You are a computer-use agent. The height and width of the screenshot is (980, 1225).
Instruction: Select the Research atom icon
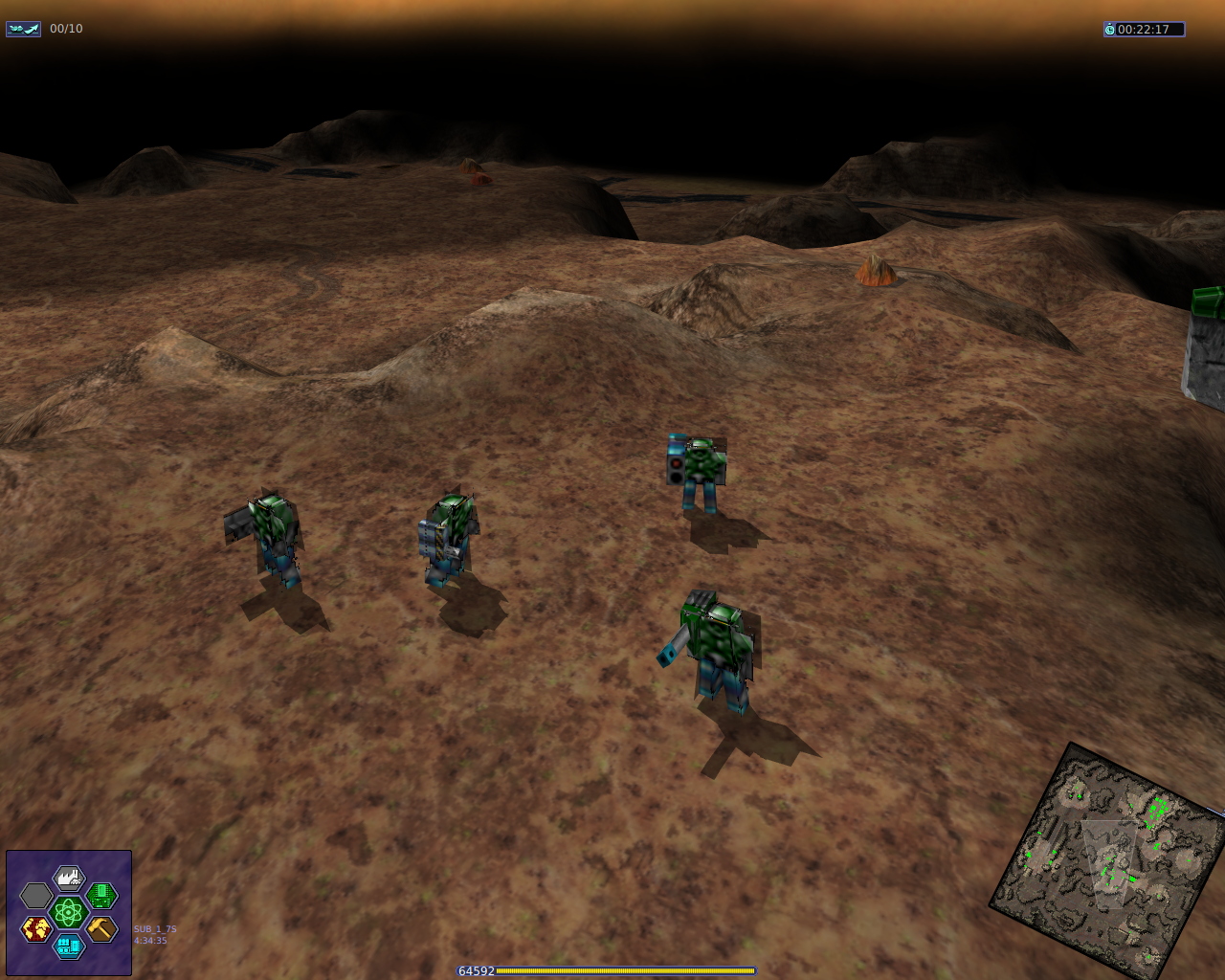(x=68, y=912)
